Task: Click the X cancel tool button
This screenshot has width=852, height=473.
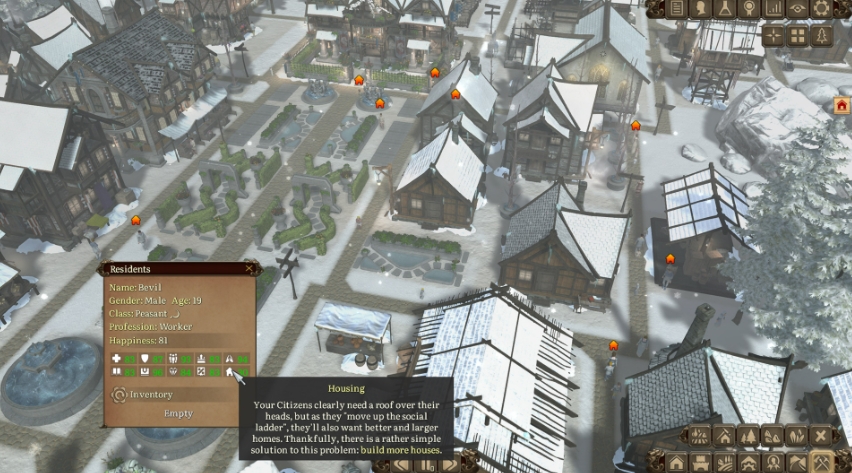Action: 821,436
